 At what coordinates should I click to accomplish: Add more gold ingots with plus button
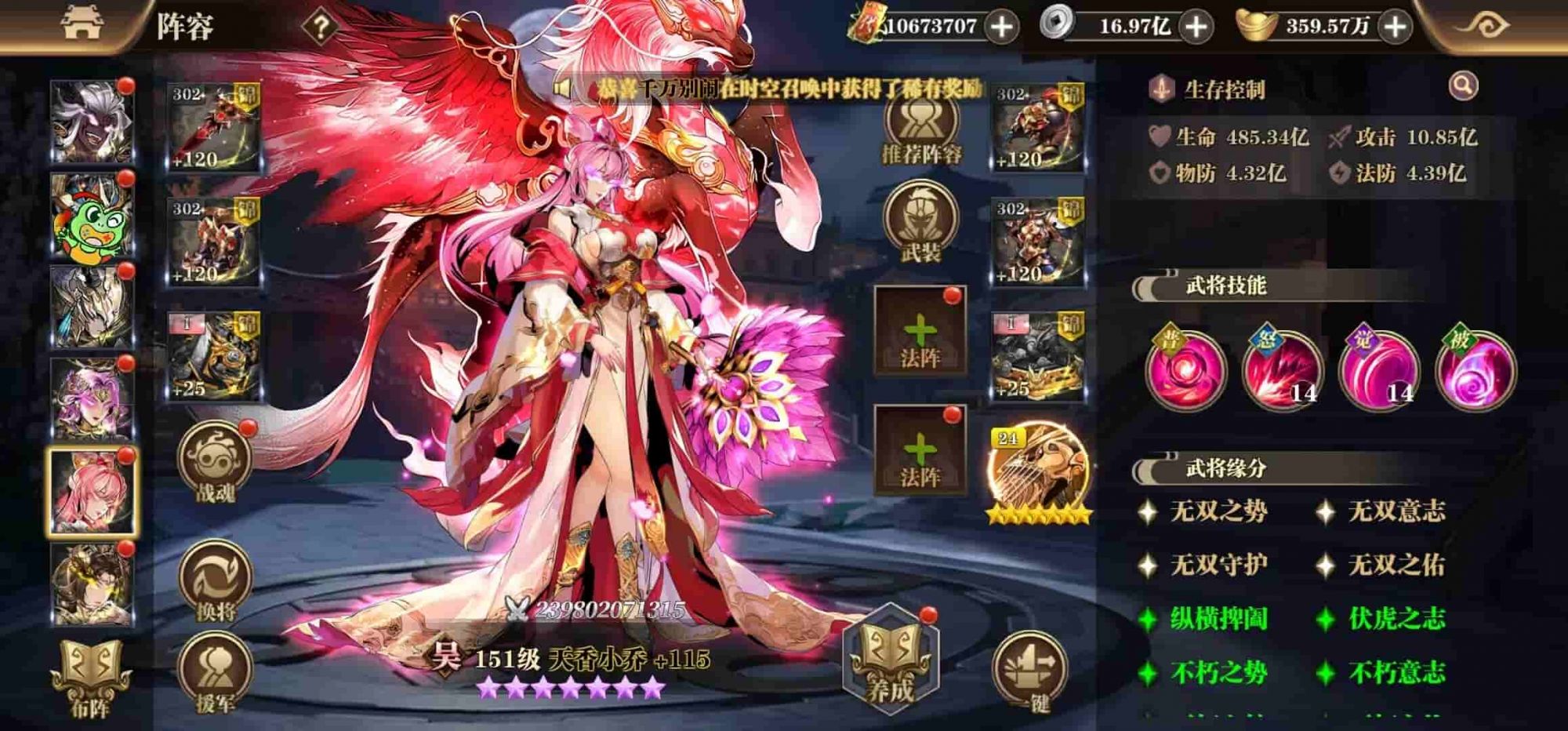[x=1396, y=27]
